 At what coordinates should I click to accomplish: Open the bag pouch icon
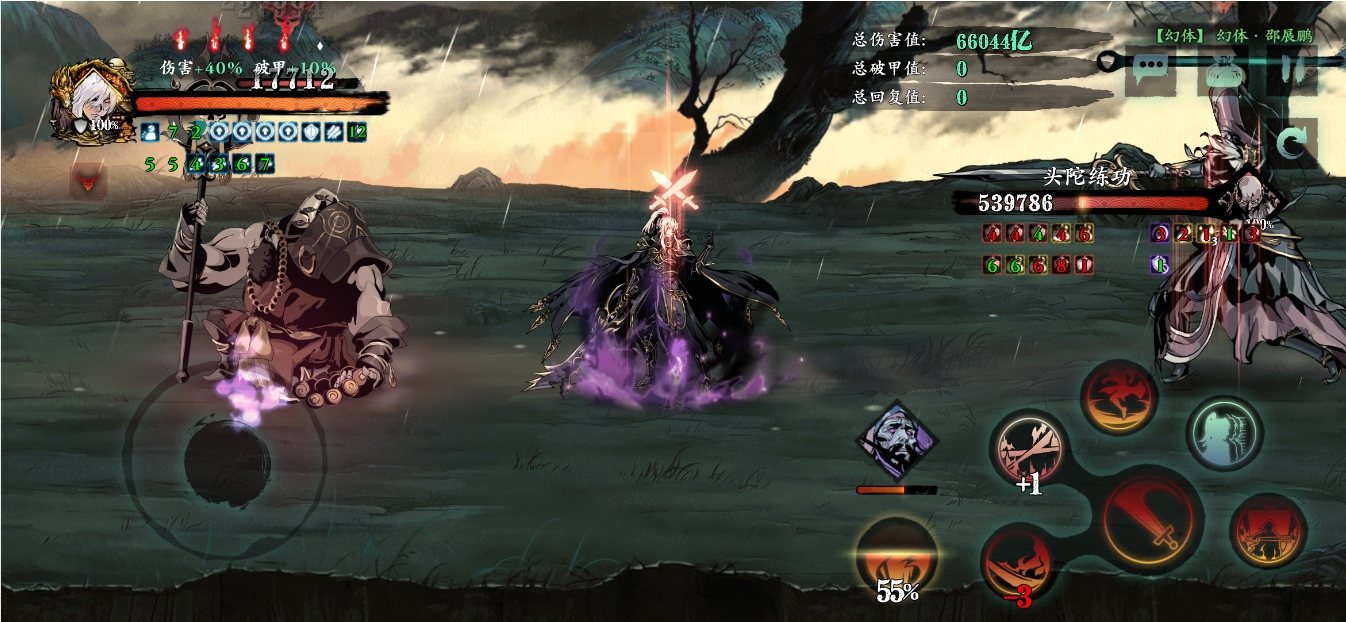point(1221,72)
